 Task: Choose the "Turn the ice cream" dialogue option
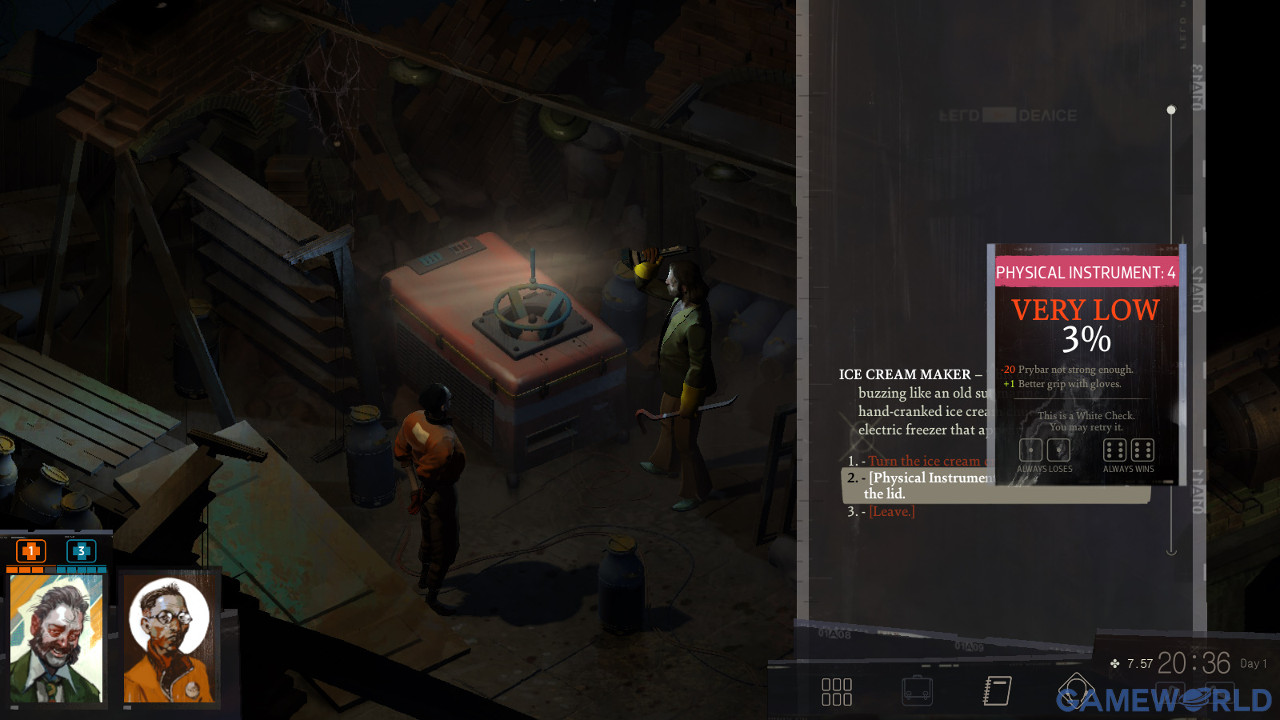923,461
